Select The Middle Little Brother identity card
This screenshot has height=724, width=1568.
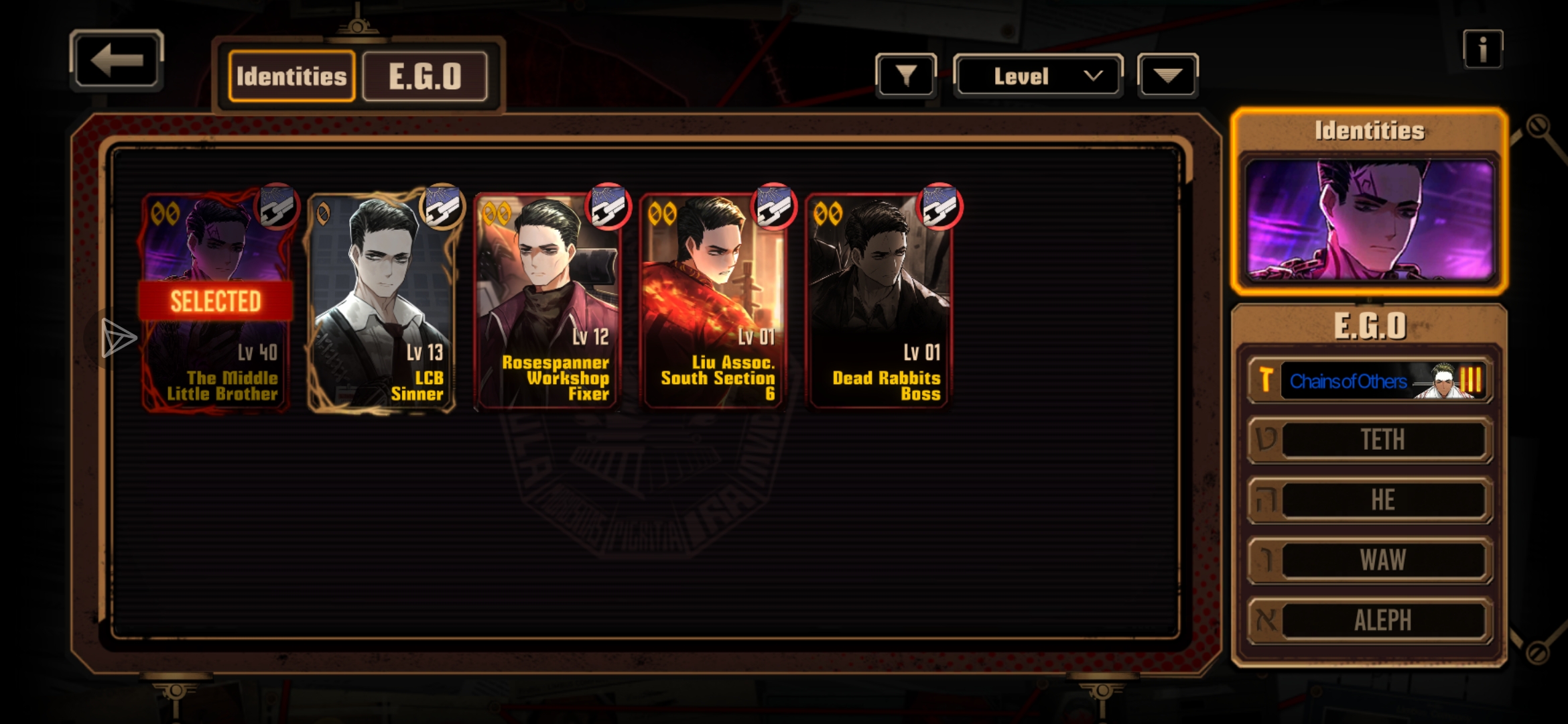pyautogui.click(x=216, y=302)
